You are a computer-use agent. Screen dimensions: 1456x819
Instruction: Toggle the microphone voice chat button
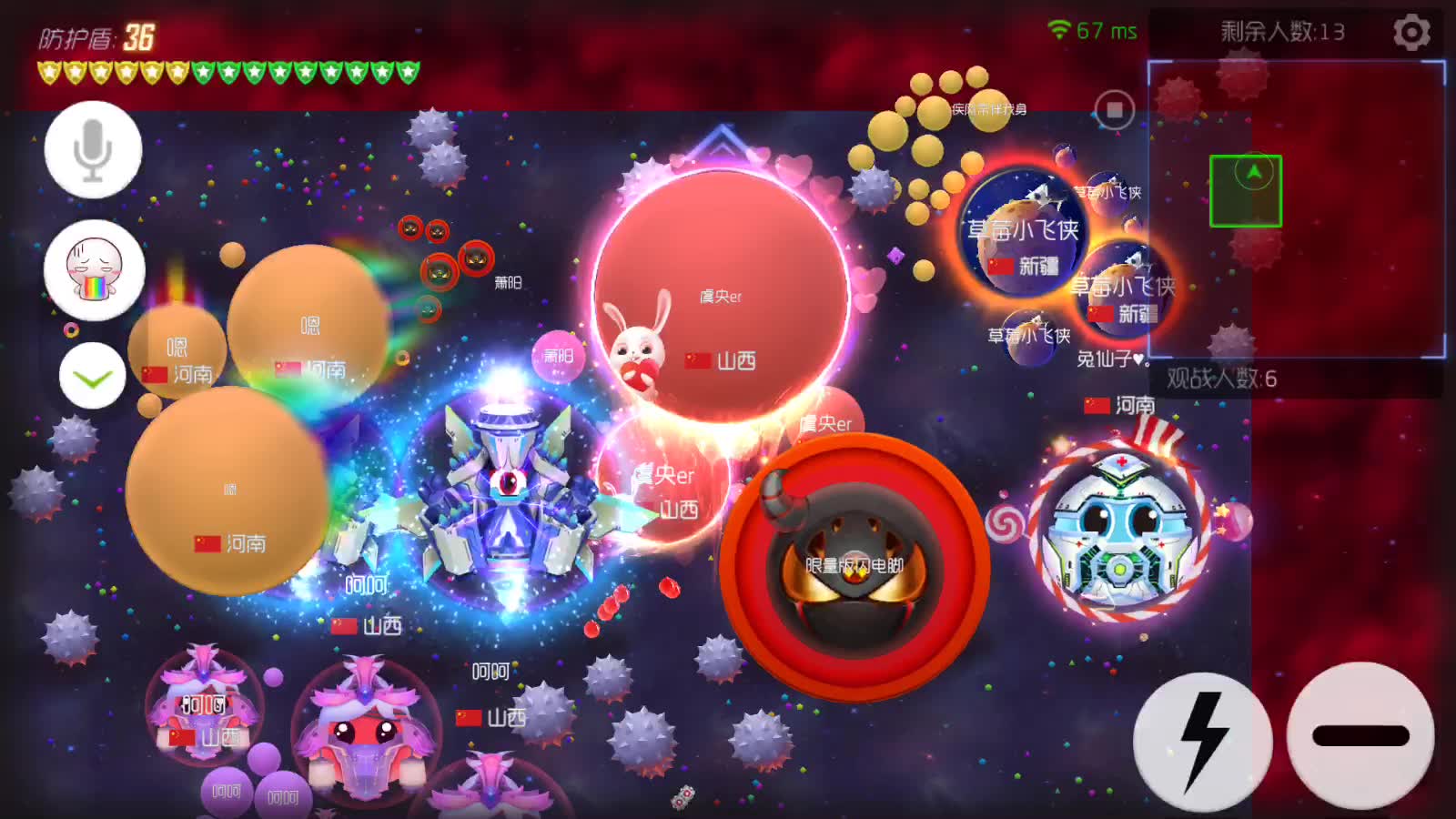click(93, 150)
